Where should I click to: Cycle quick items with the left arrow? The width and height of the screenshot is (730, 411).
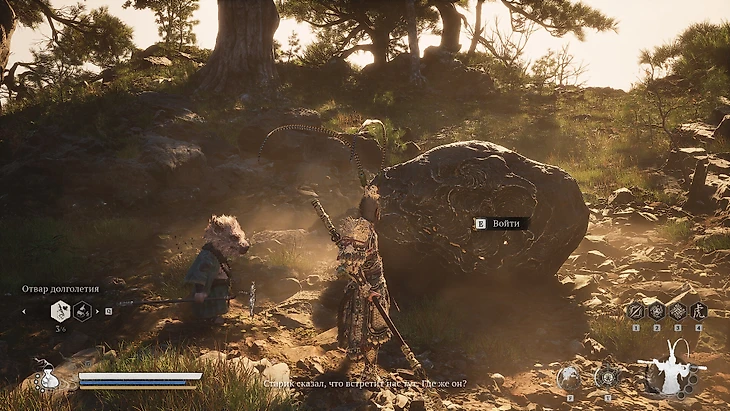(x=25, y=311)
